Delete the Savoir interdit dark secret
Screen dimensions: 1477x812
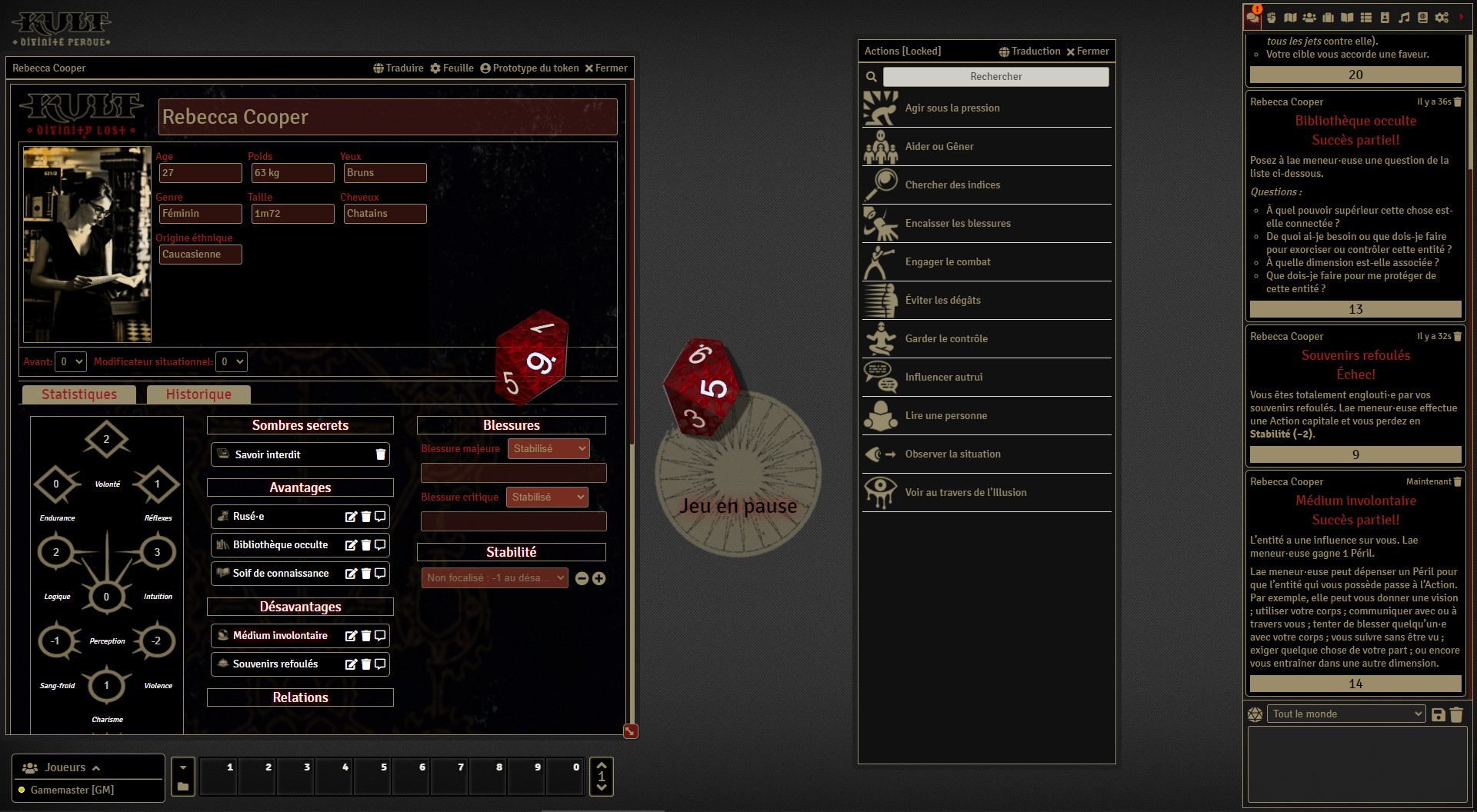[x=380, y=454]
